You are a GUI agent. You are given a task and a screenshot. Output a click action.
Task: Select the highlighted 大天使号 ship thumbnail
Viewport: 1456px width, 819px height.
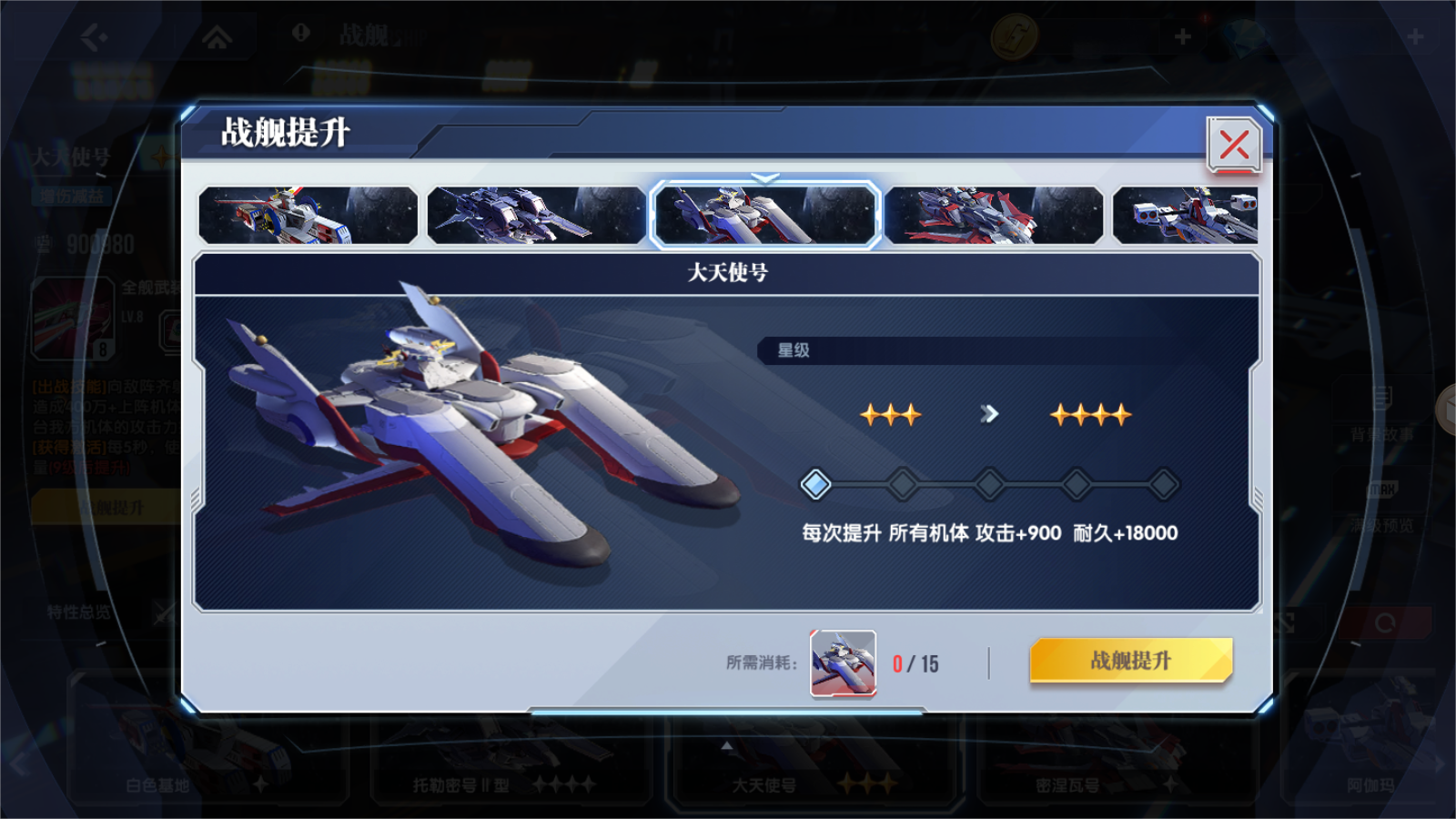pos(764,215)
